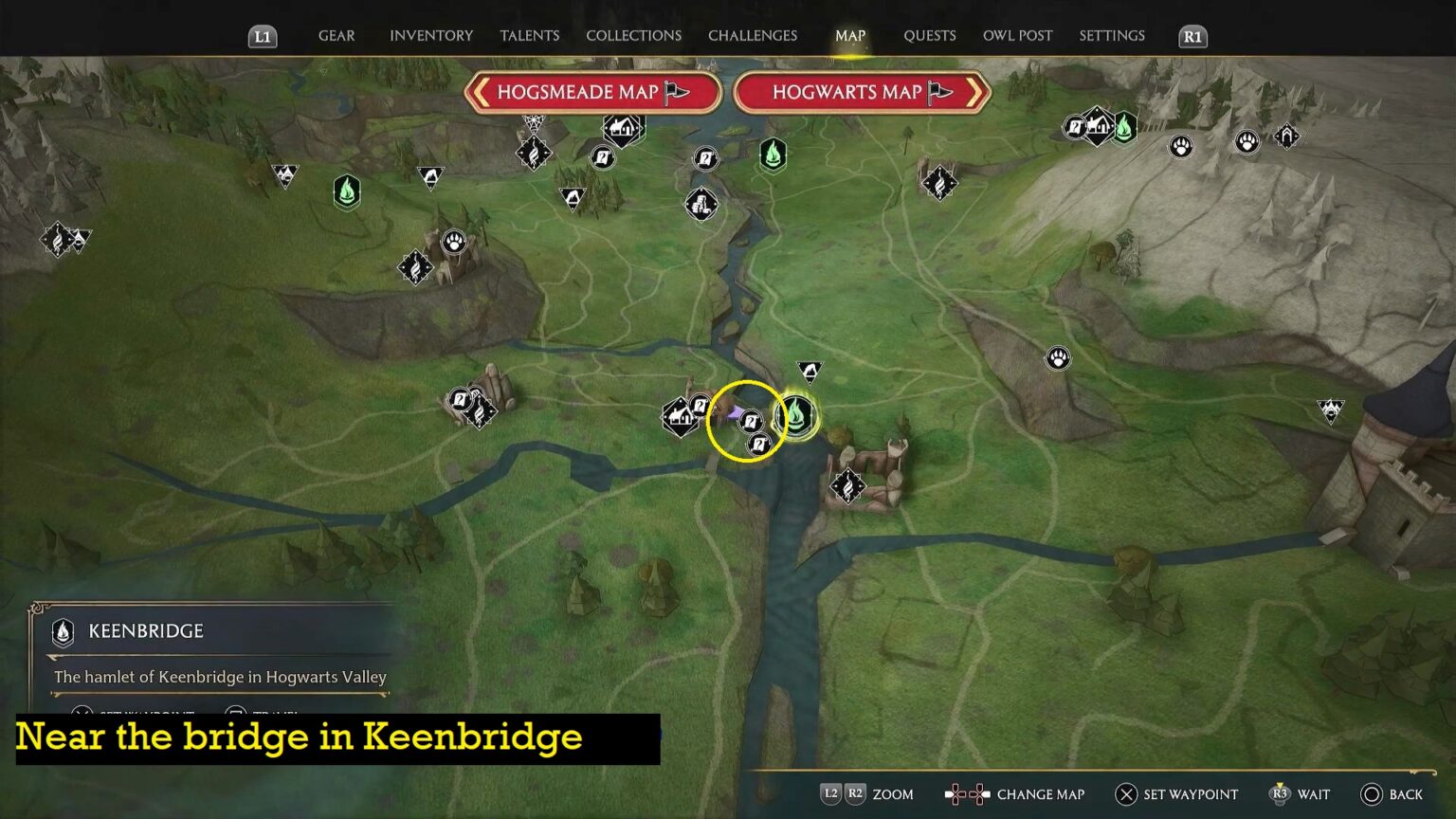
Task: Select the green Floo Flame inside the yellow circle
Action: pos(796,414)
